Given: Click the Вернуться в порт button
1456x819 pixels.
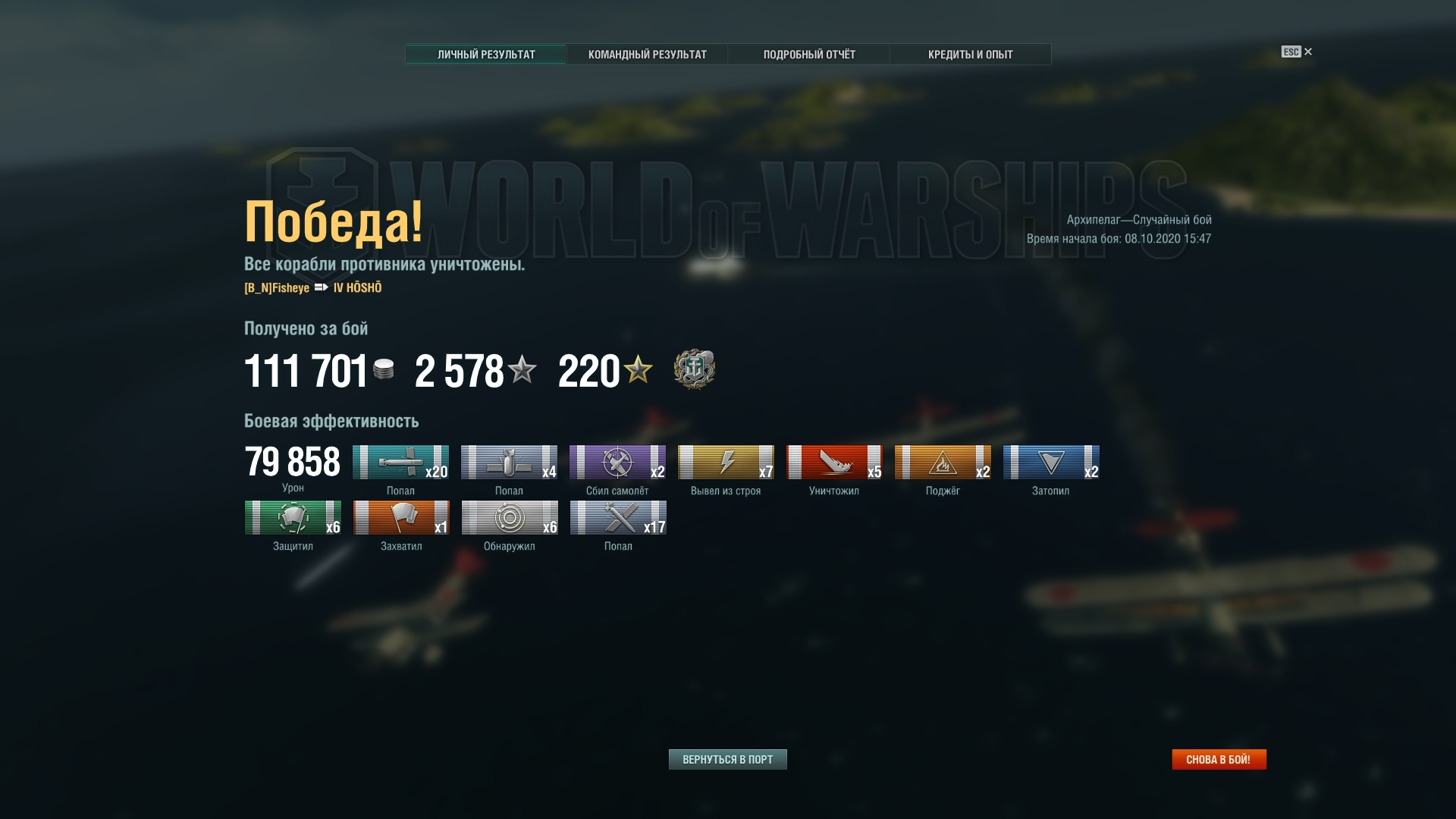Looking at the screenshot, I should coord(727,759).
